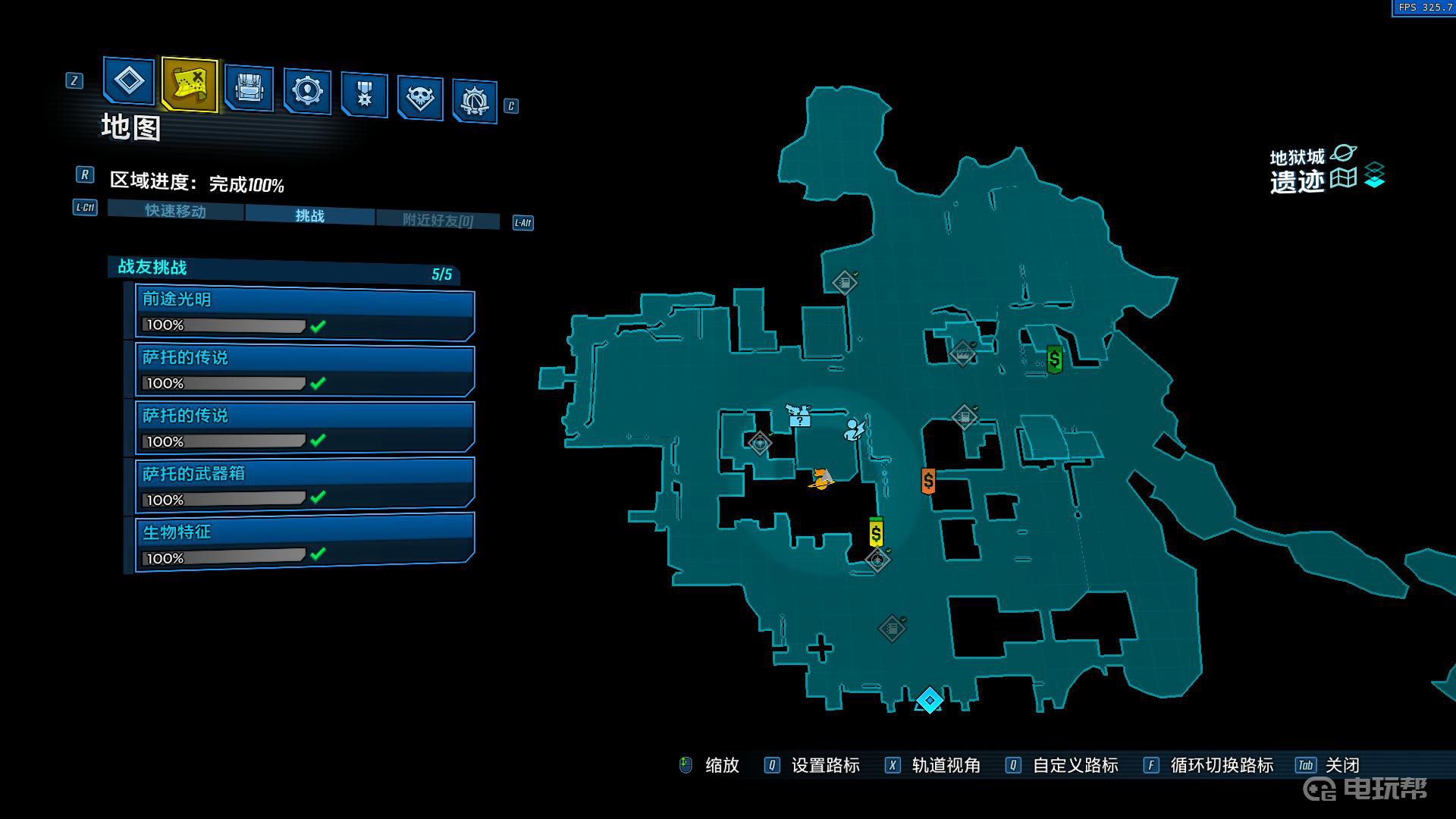Image resolution: width=1456 pixels, height=819 pixels.
Task: Click the stacked layers icon beside 遗迹
Action: (1374, 176)
